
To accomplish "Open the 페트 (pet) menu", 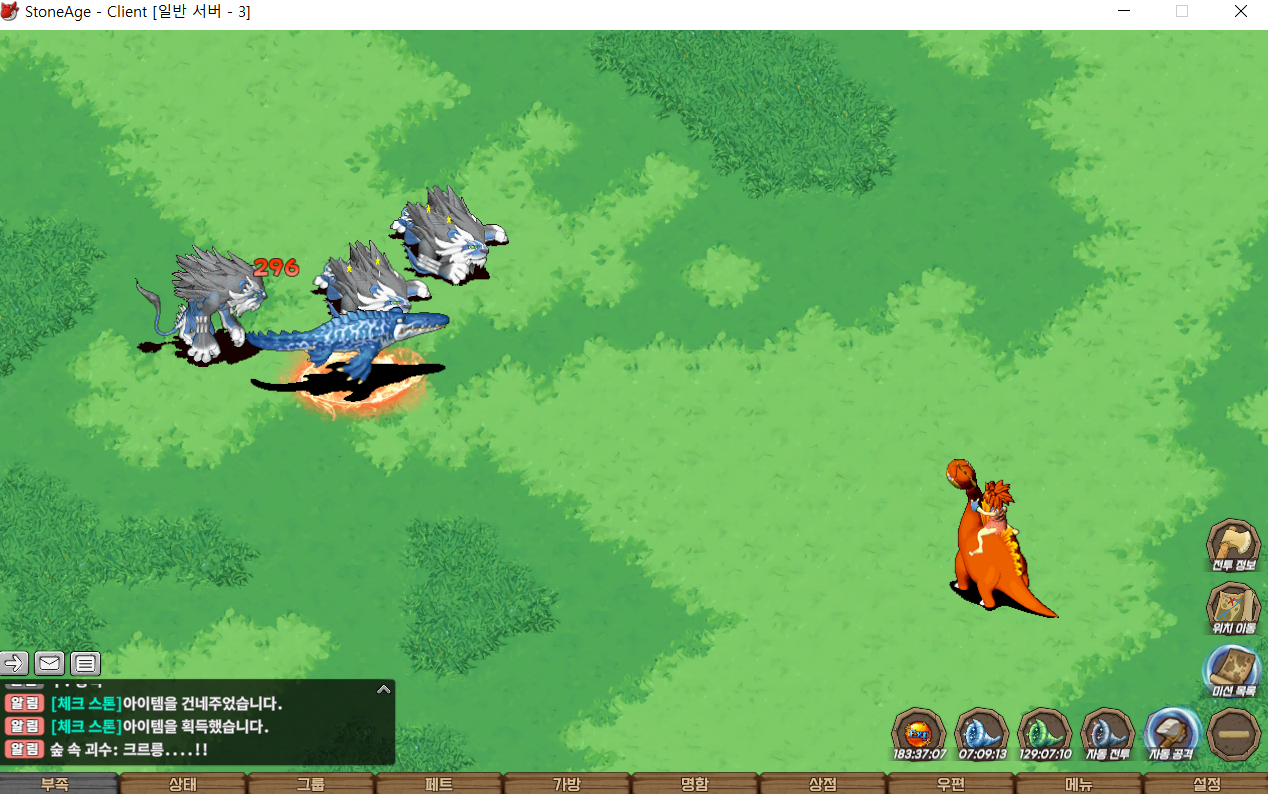I will 439,784.
